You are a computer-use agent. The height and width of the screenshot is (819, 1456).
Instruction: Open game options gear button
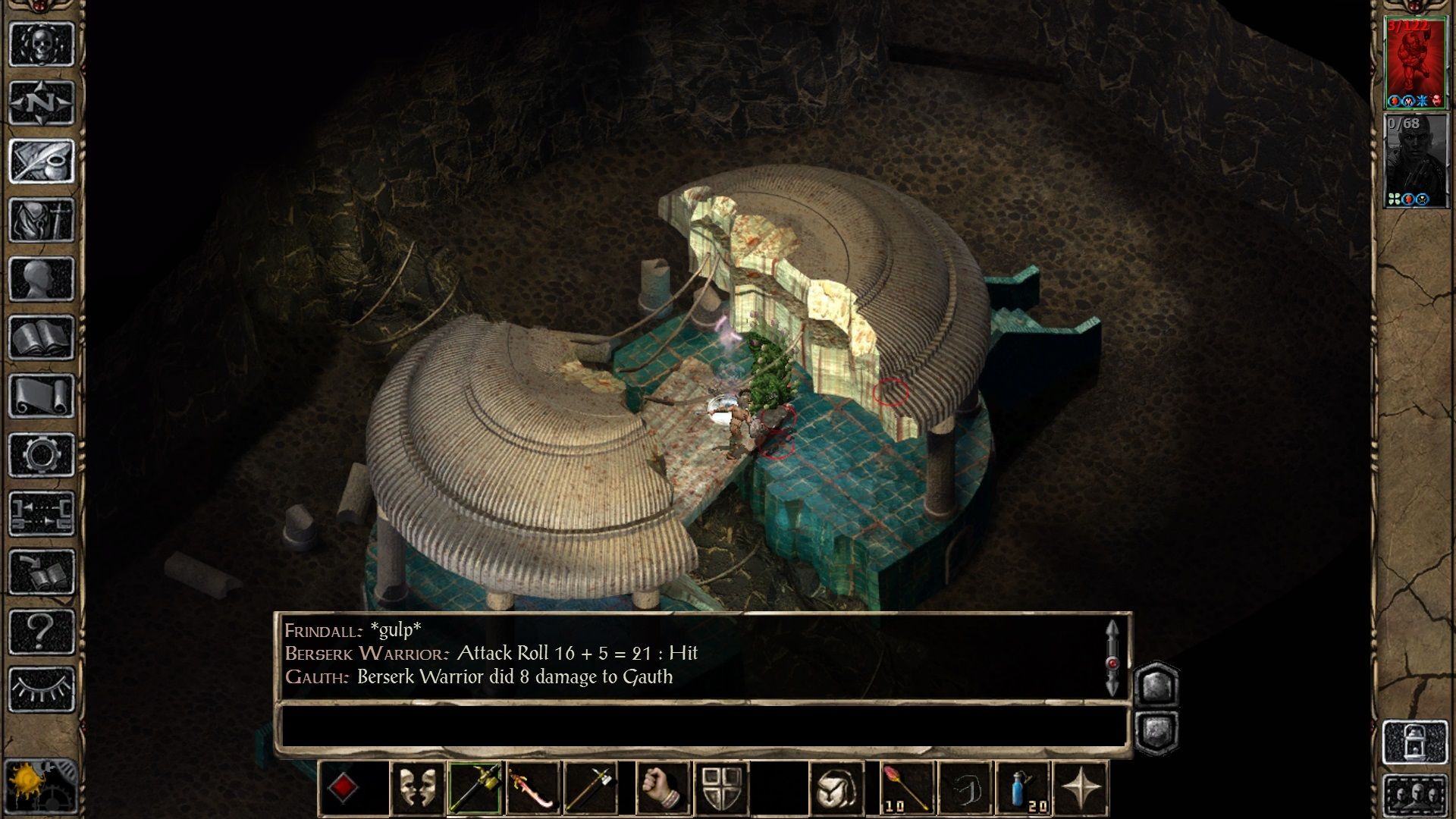[42, 455]
